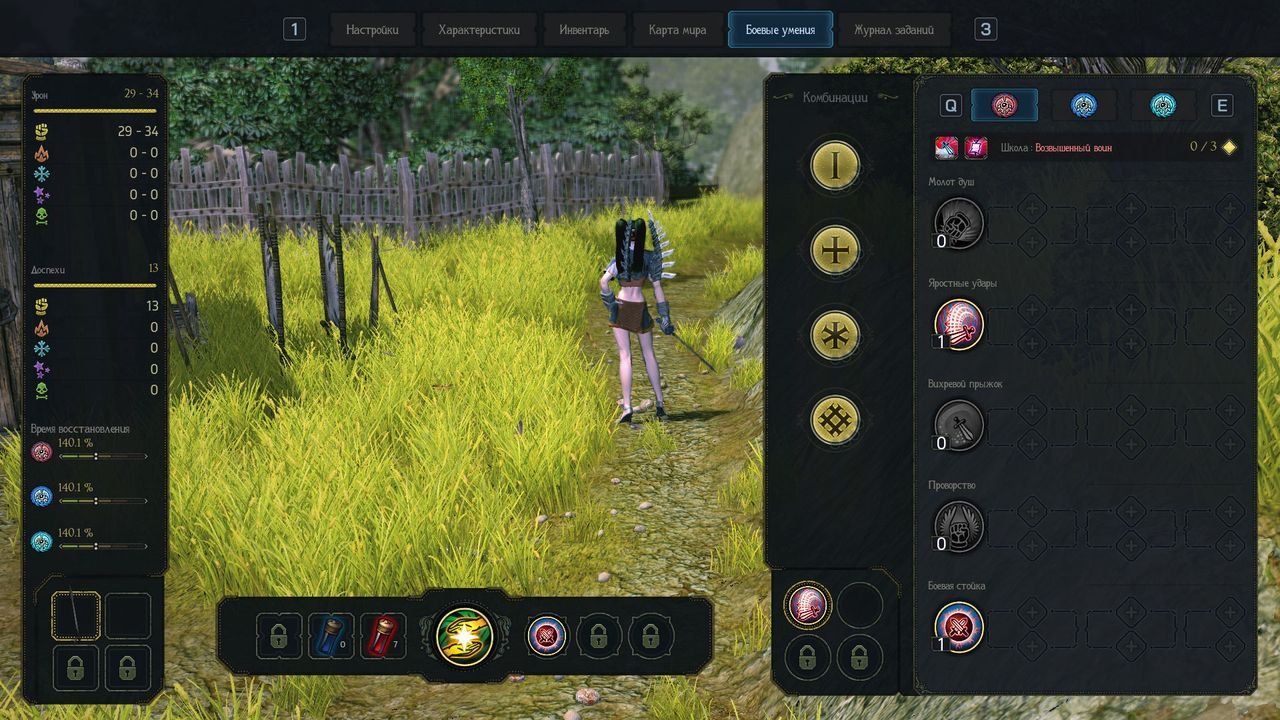Click the Молот душ skill icon

(959, 223)
